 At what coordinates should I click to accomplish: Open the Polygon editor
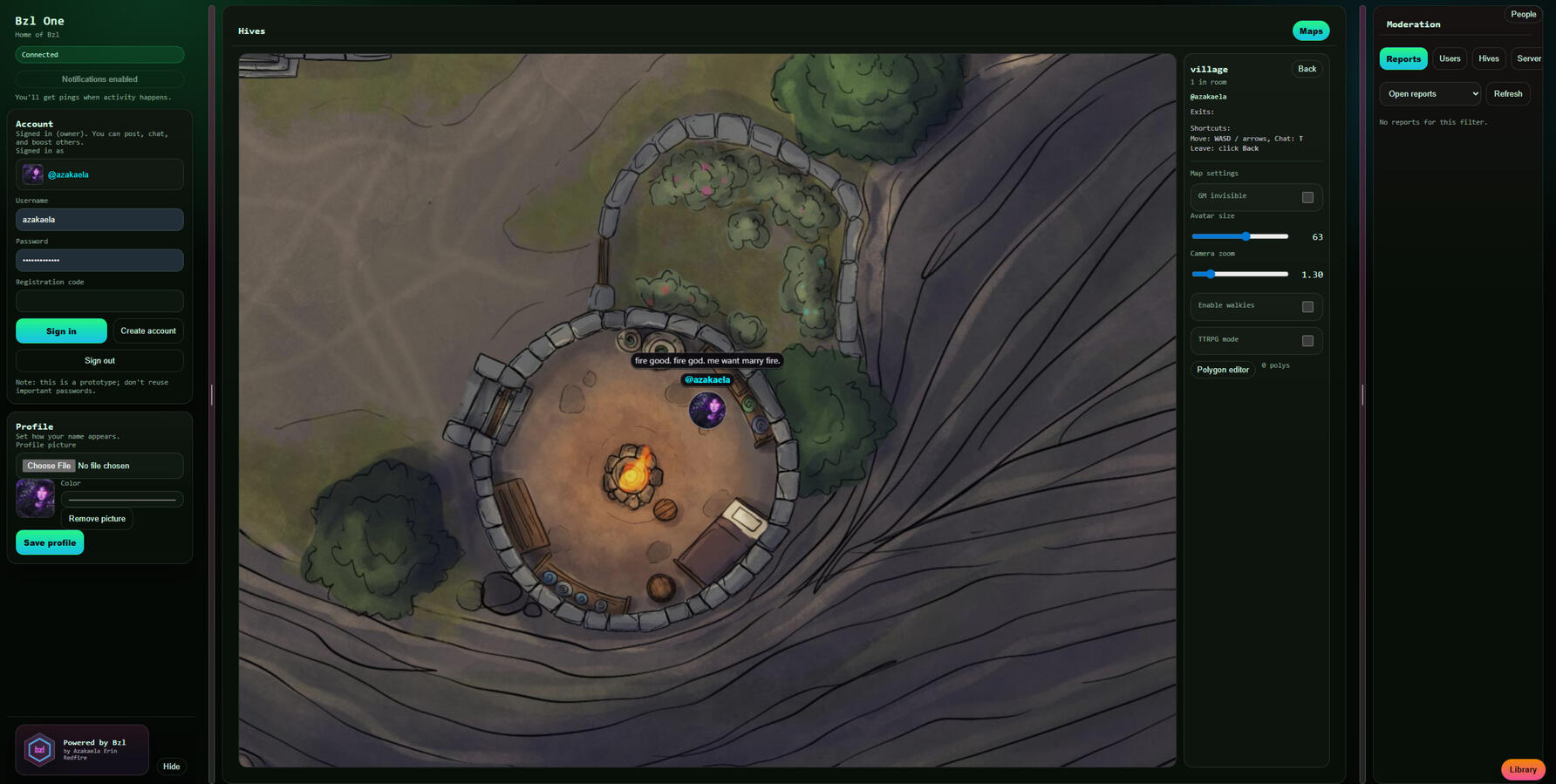click(1222, 370)
